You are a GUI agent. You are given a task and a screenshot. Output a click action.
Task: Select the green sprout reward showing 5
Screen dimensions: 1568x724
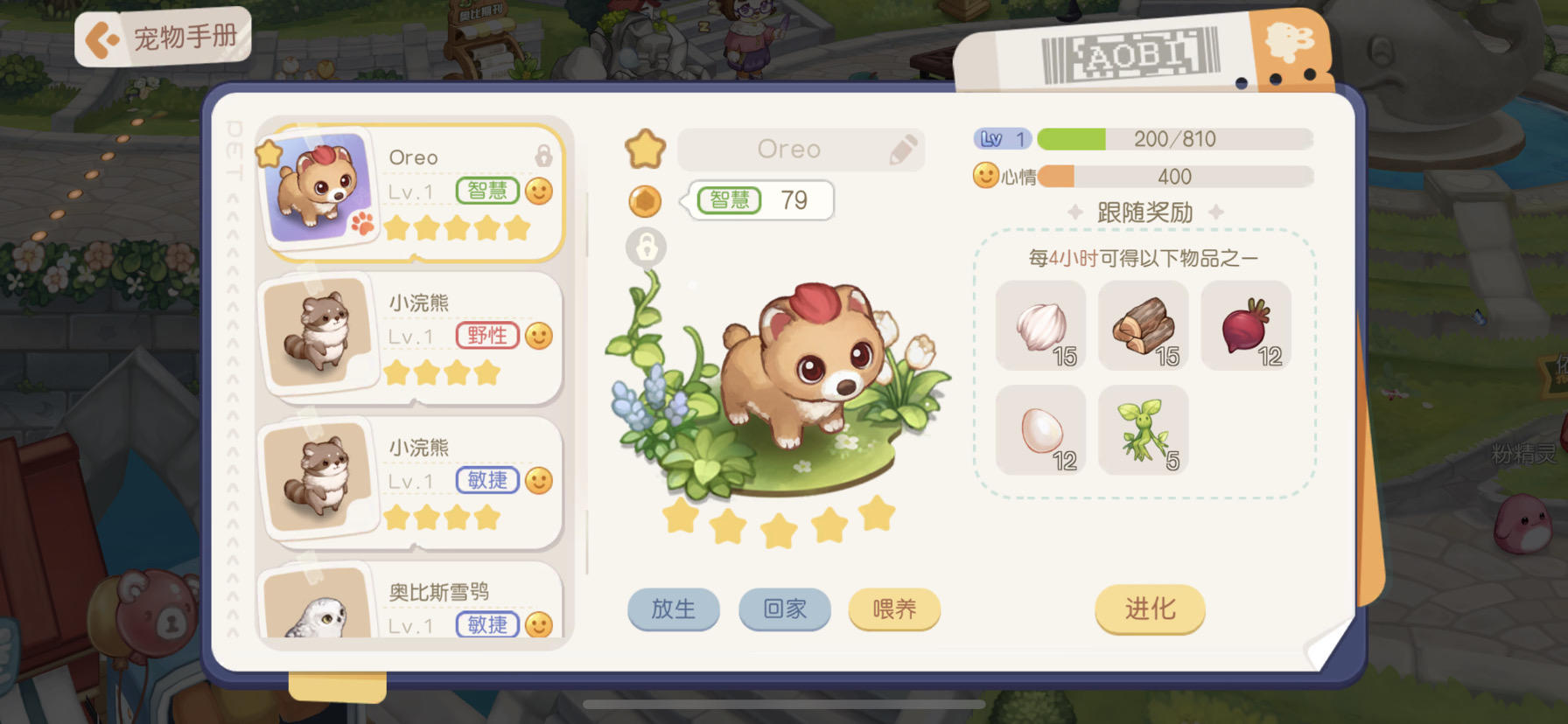[1143, 429]
